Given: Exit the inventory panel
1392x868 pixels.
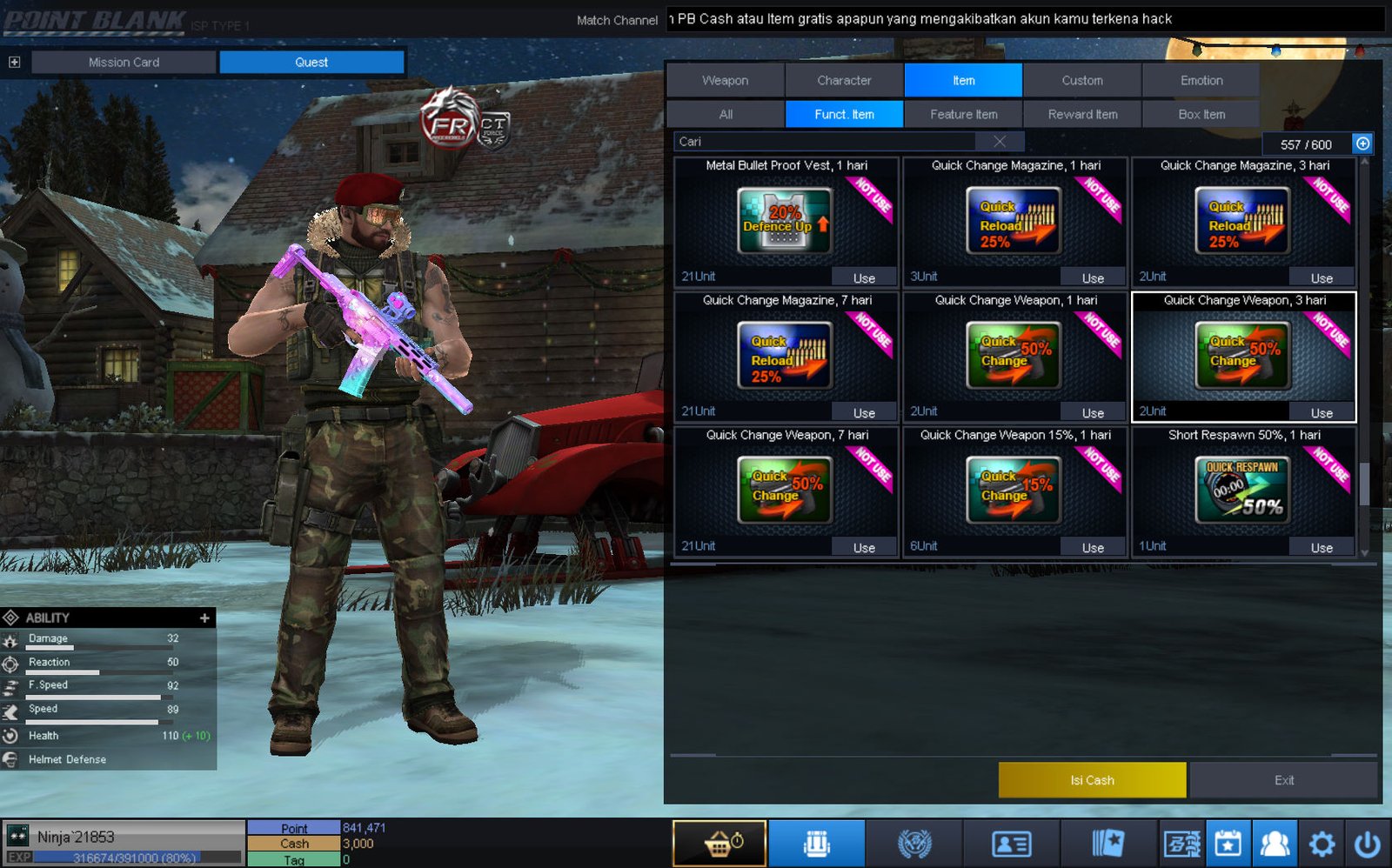Looking at the screenshot, I should point(1283,780).
